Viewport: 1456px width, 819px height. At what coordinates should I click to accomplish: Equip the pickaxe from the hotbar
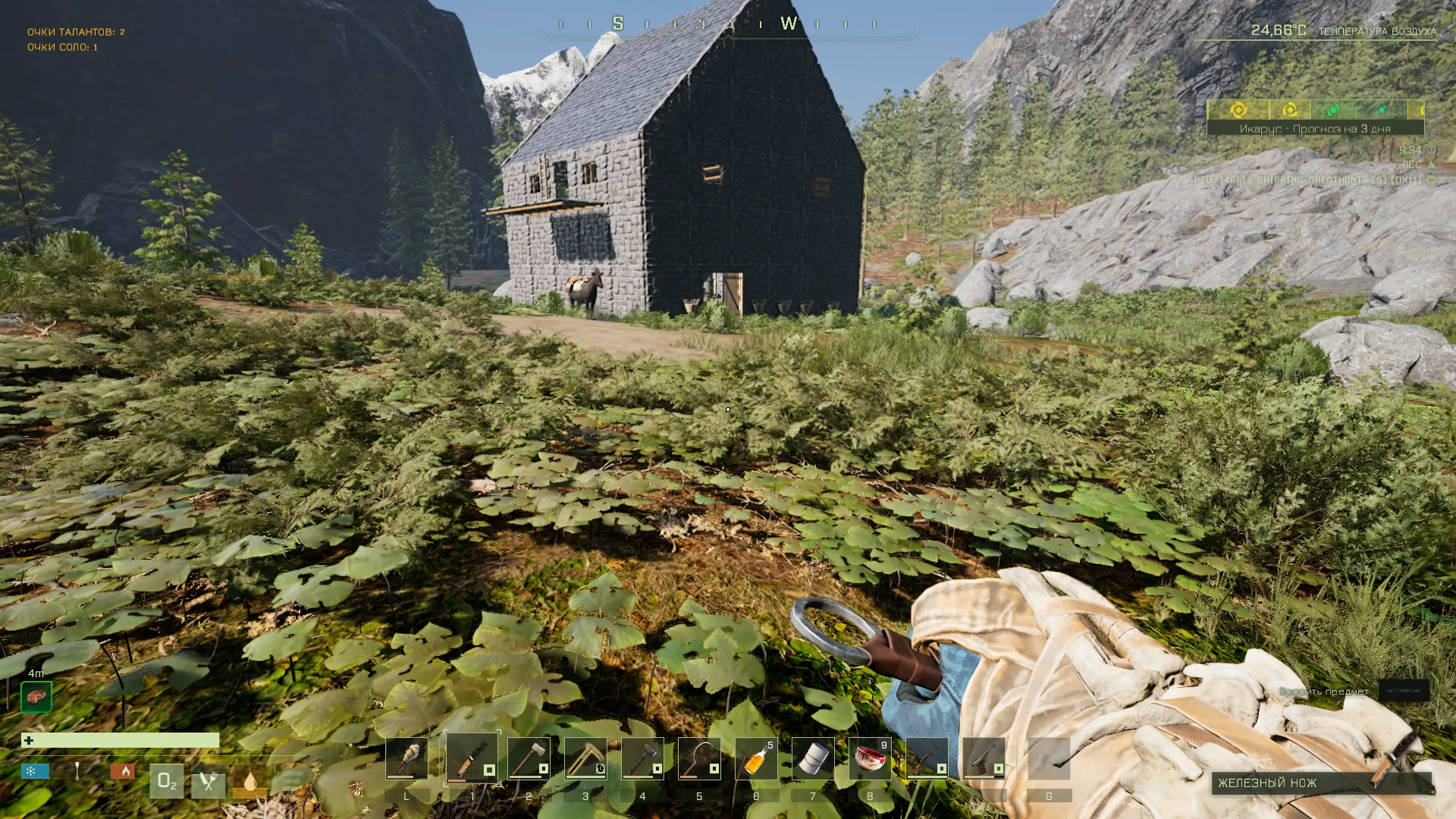click(x=585, y=758)
